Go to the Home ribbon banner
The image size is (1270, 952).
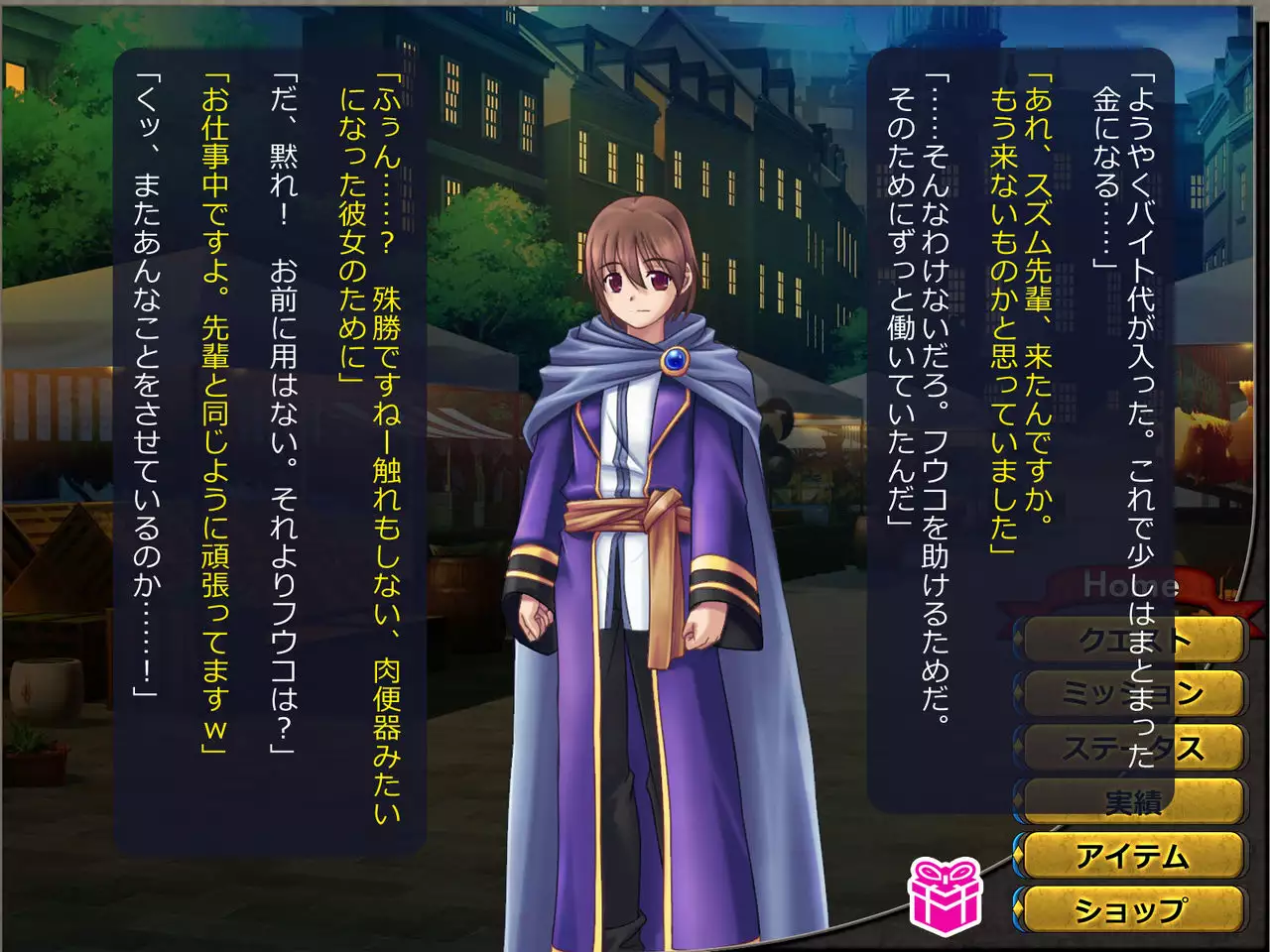tap(1131, 585)
